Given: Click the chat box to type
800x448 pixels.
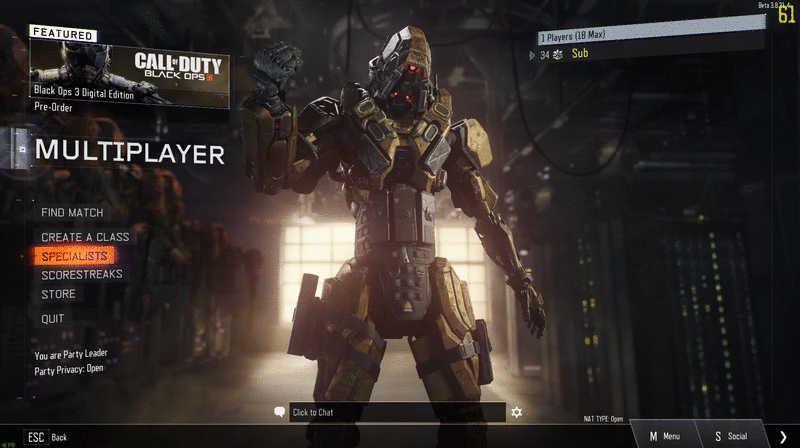Looking at the screenshot, I should tap(397, 412).
